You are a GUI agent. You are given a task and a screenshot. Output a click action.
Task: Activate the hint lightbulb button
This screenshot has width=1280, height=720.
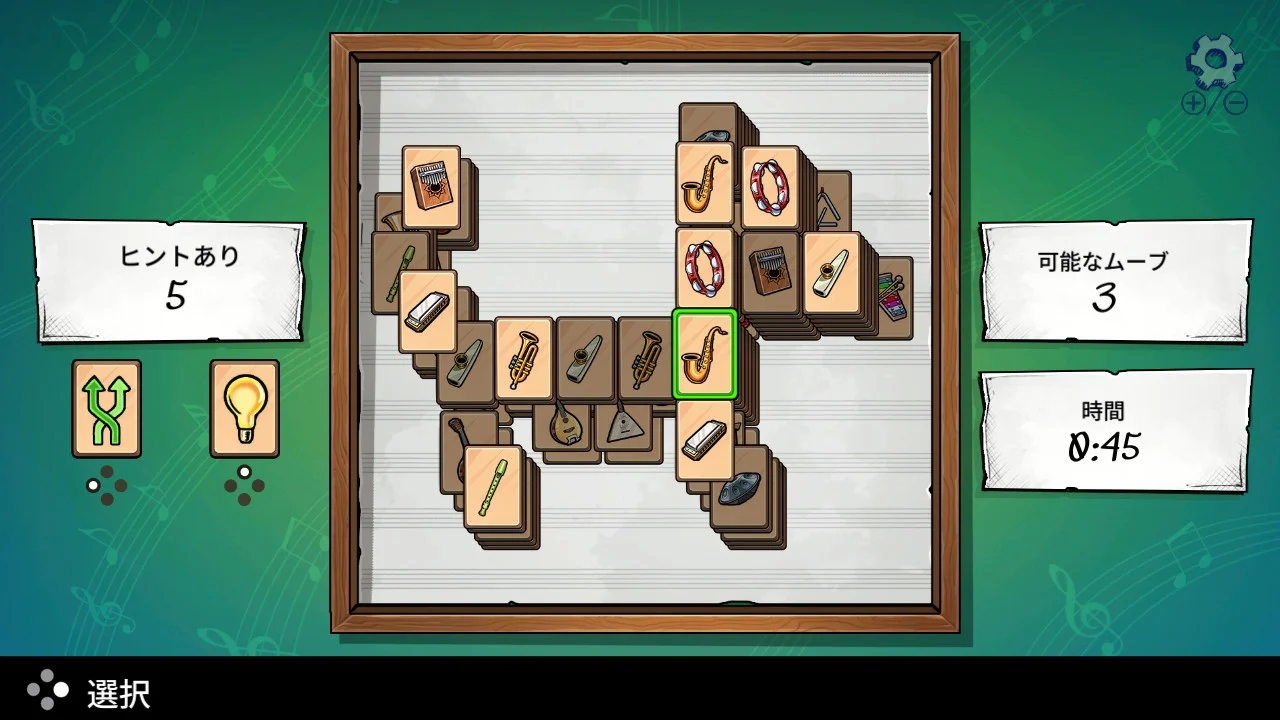click(x=244, y=408)
